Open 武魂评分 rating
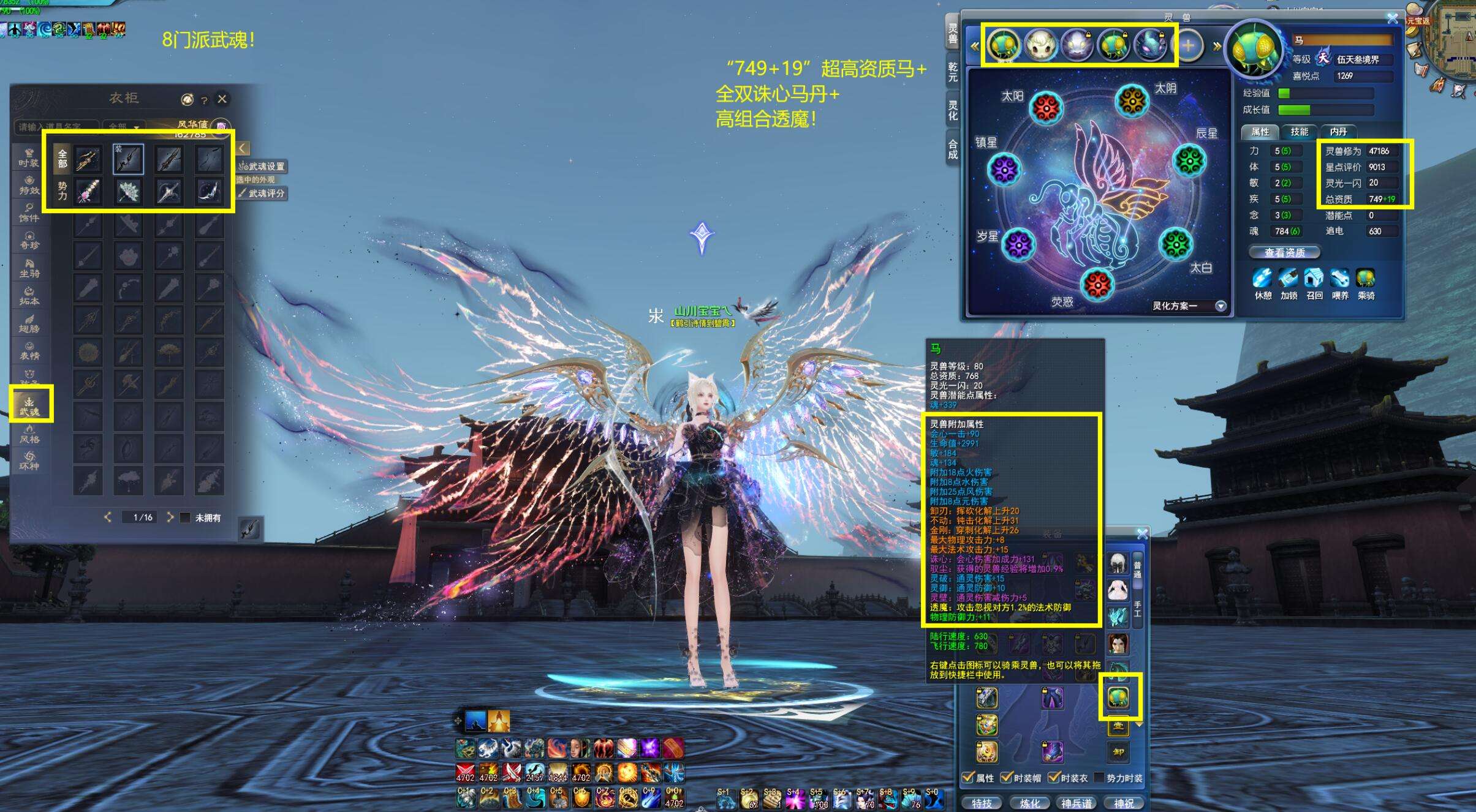The height and width of the screenshot is (812, 1476). tap(263, 194)
